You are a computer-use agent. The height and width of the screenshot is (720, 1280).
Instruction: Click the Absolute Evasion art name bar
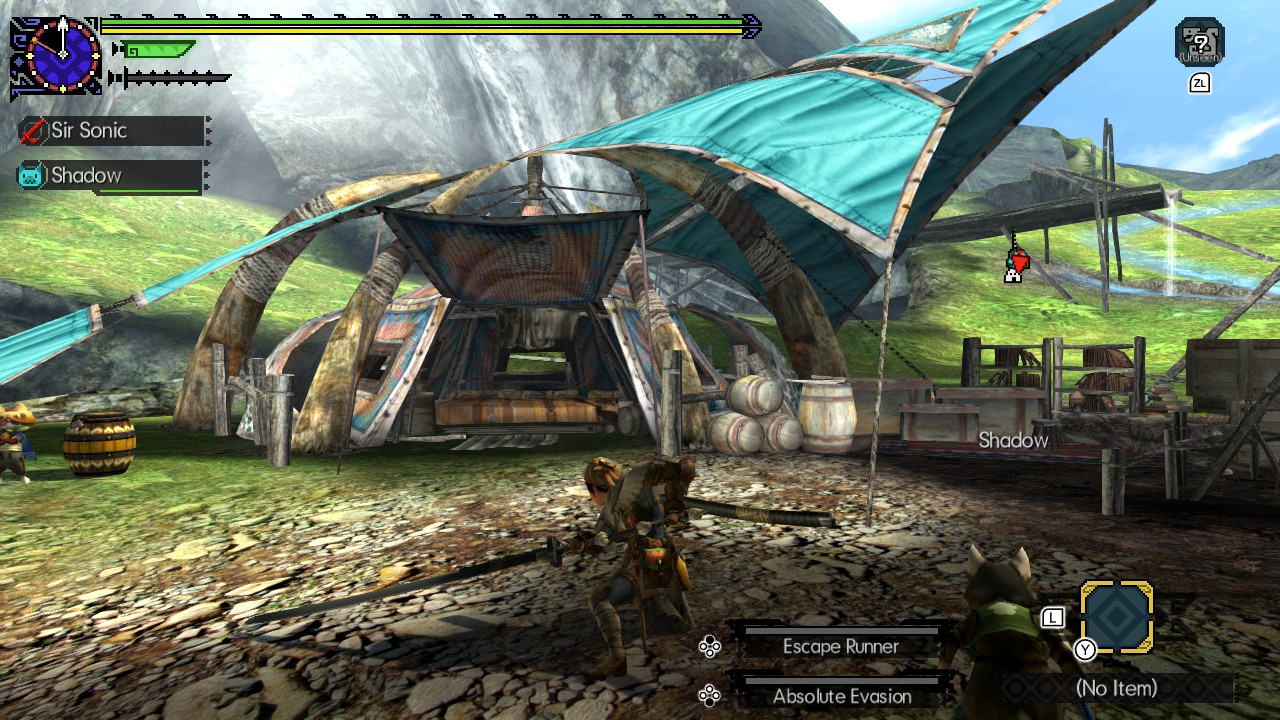[x=842, y=697]
